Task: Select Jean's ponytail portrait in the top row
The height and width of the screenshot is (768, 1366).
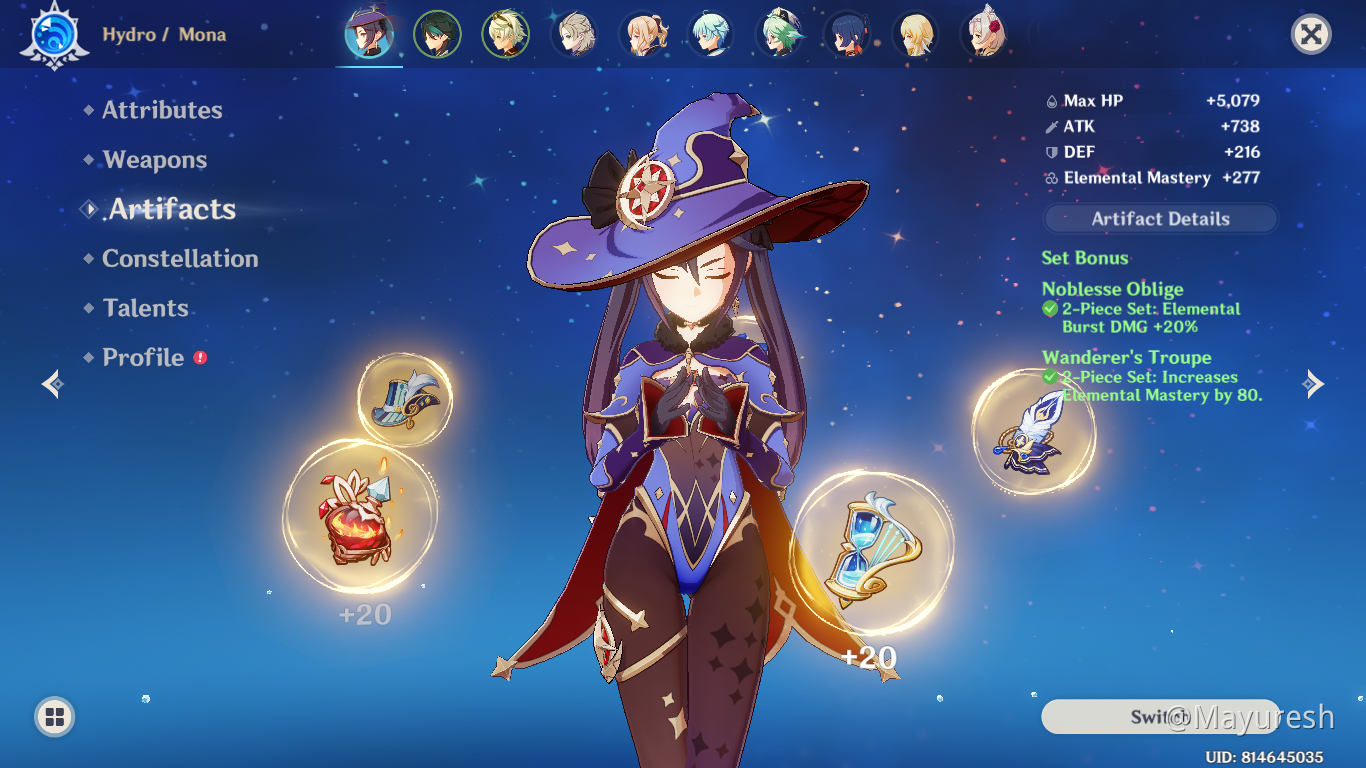Action: [x=643, y=33]
